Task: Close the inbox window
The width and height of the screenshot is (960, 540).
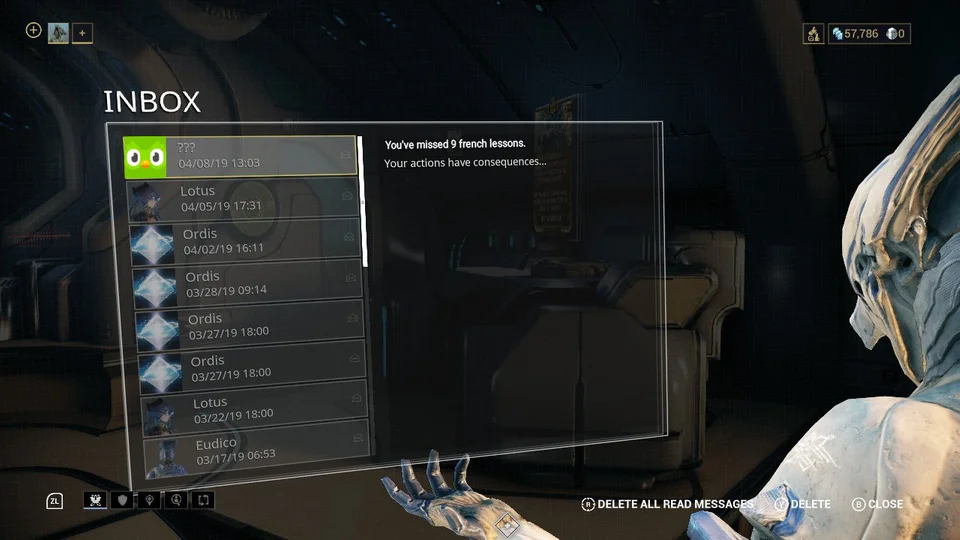Action: pos(877,504)
